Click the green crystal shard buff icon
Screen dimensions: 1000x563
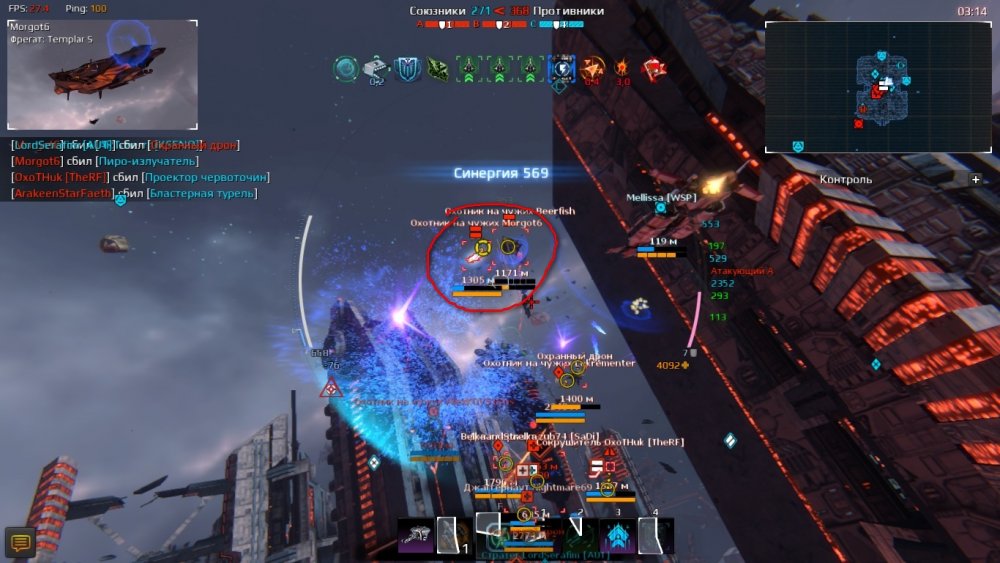(438, 69)
